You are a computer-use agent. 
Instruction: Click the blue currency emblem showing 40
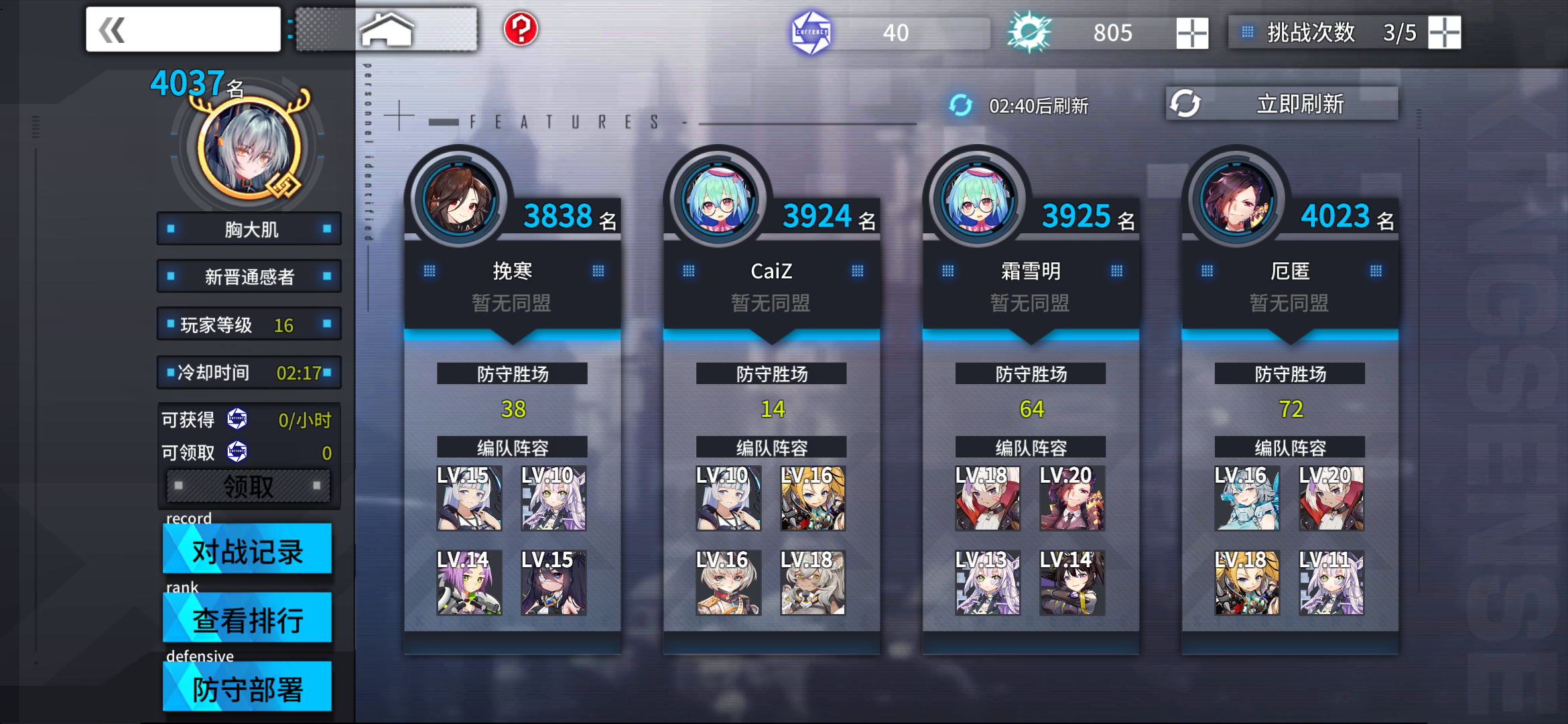811,32
